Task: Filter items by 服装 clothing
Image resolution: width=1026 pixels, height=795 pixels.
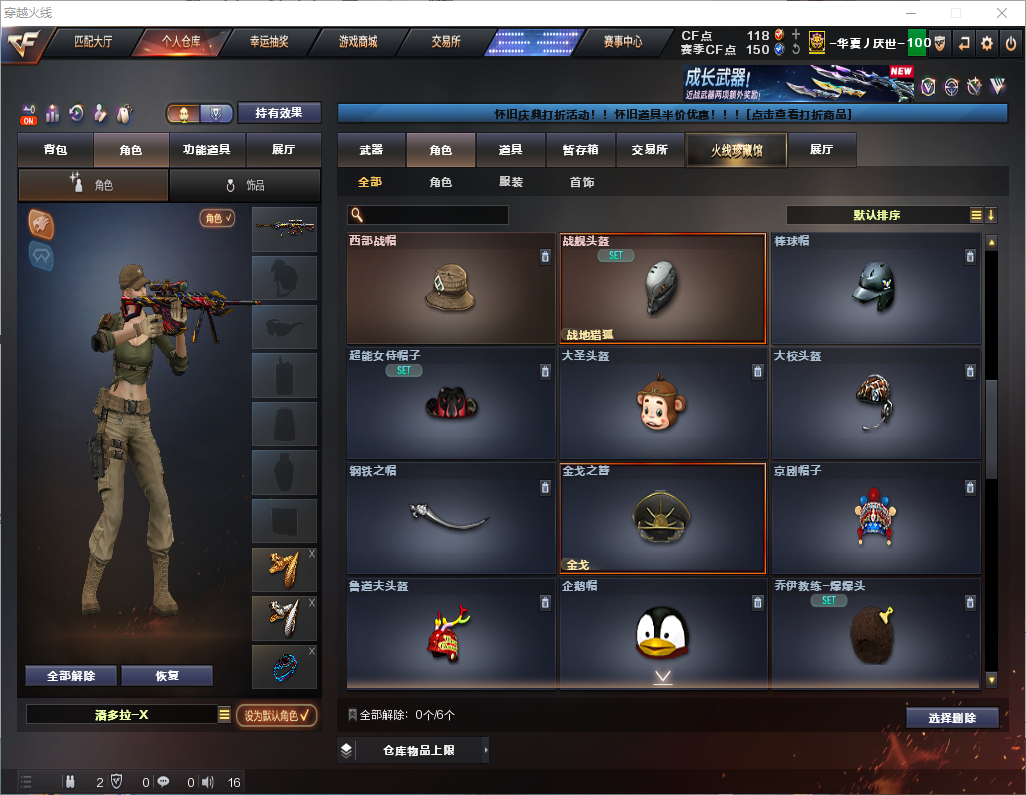Action: [511, 182]
